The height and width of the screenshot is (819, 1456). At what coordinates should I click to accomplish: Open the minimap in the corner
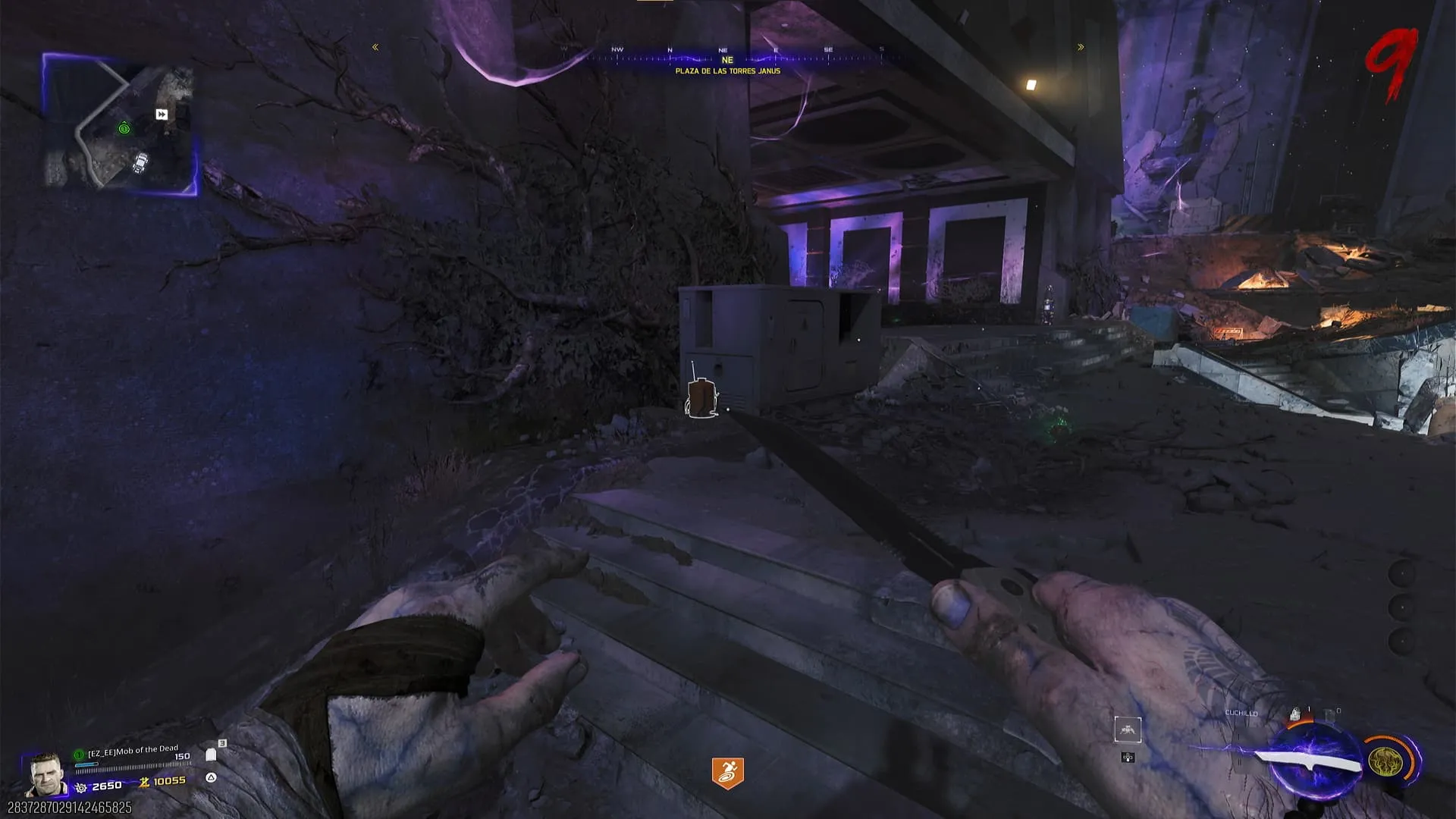click(120, 125)
